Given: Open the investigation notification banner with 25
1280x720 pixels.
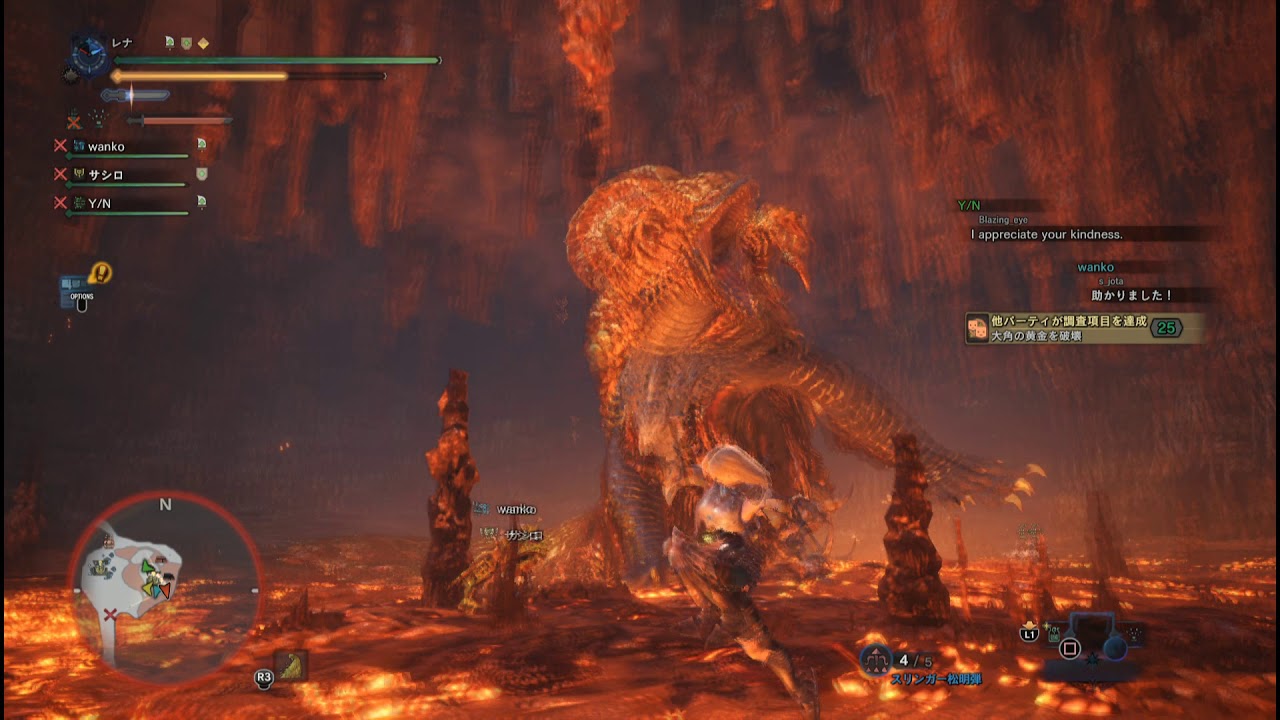Looking at the screenshot, I should coord(1084,329).
